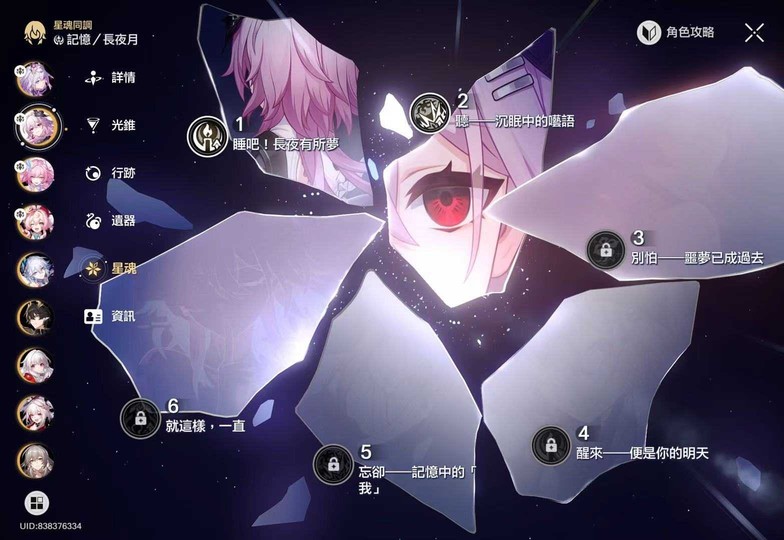Choose the last character portrait in the list
This screenshot has width=784, height=540.
tap(35, 460)
